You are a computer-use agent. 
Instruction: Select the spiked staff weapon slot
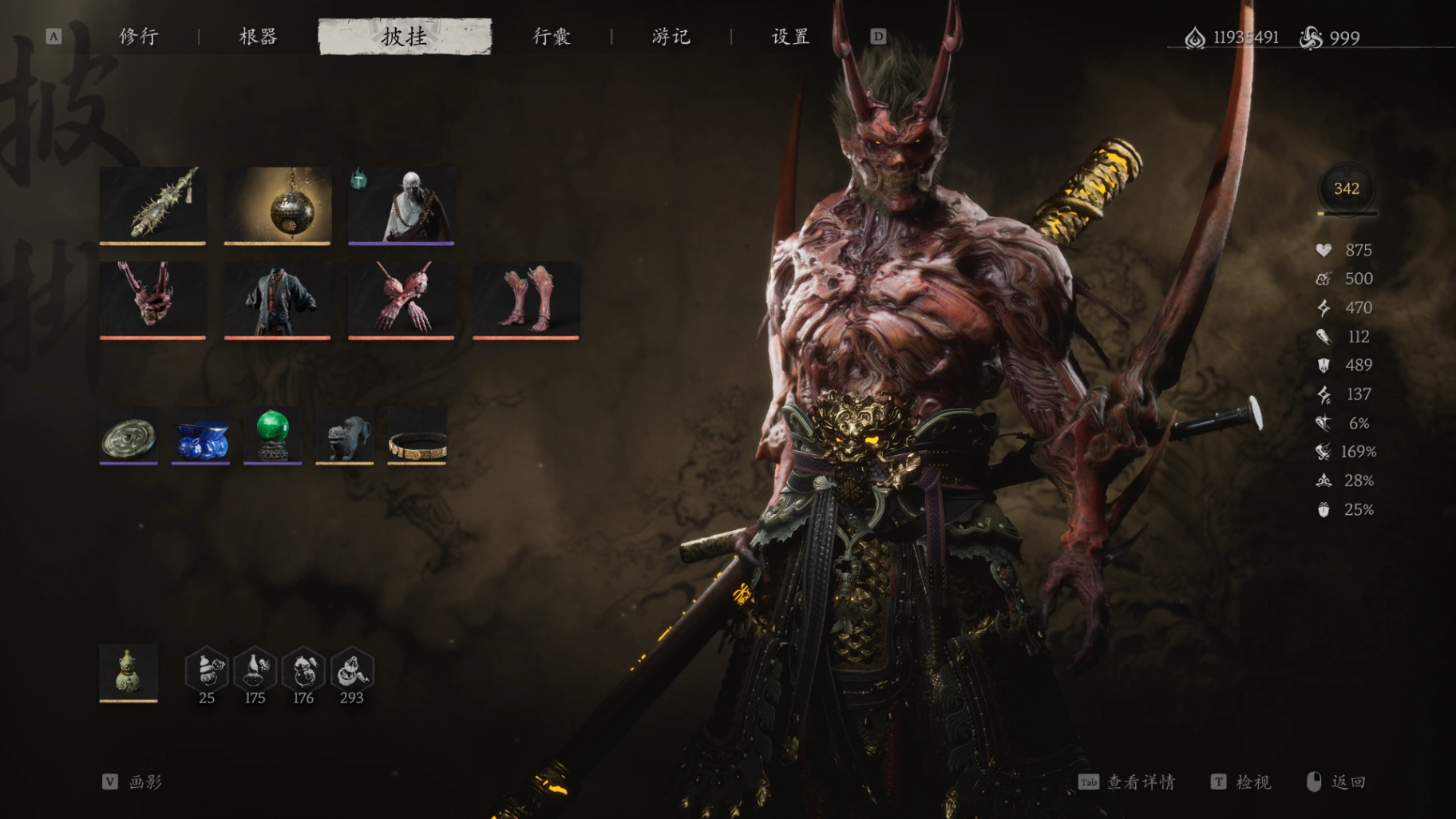click(x=152, y=204)
